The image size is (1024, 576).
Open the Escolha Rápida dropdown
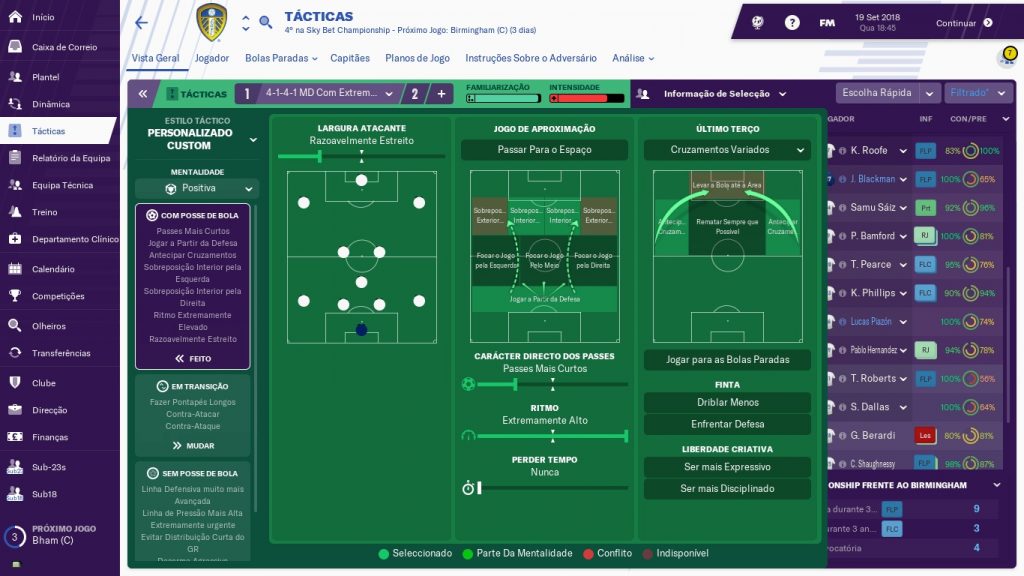[x=886, y=93]
